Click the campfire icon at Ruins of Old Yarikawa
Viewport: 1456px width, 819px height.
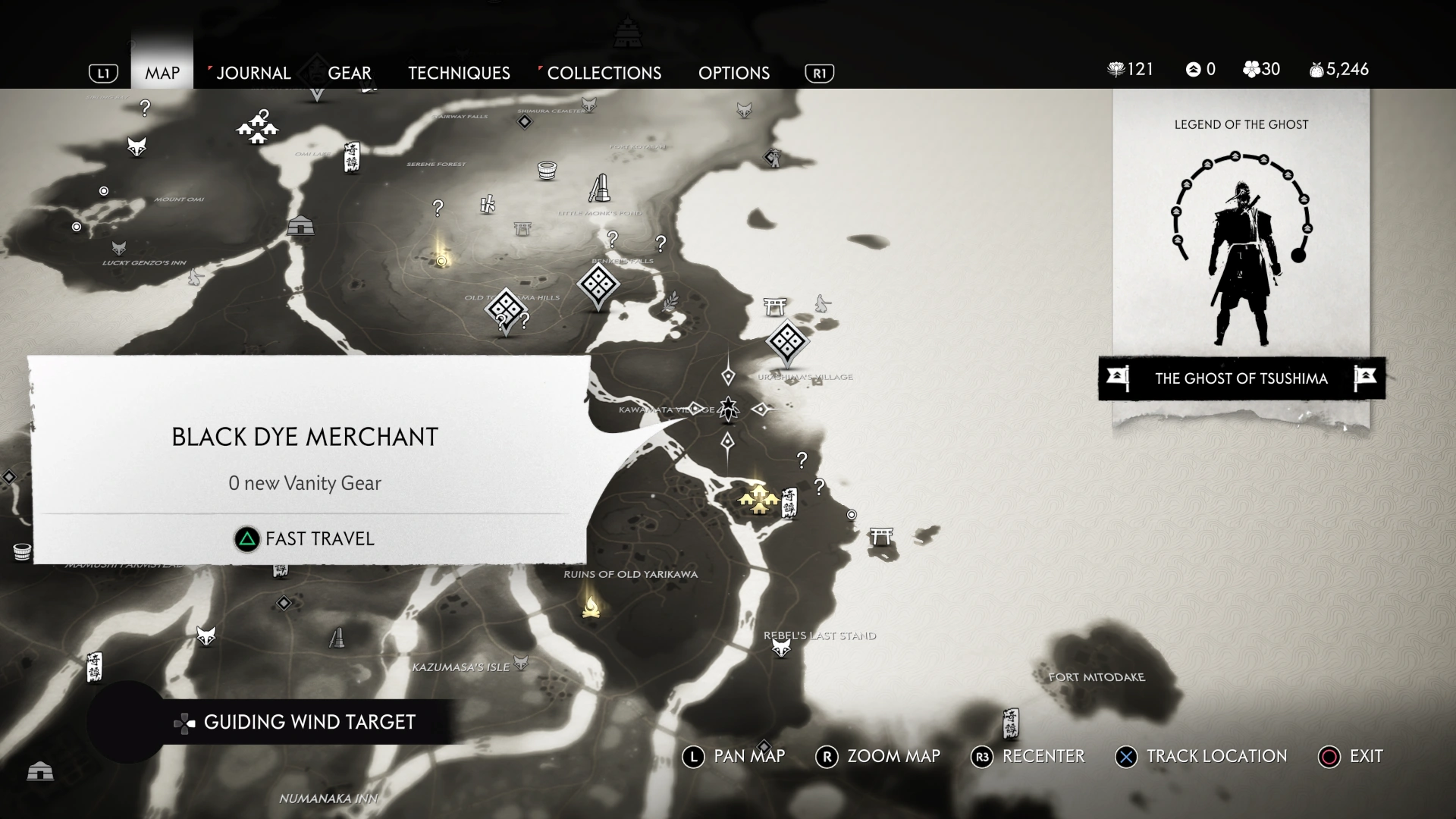tap(590, 607)
